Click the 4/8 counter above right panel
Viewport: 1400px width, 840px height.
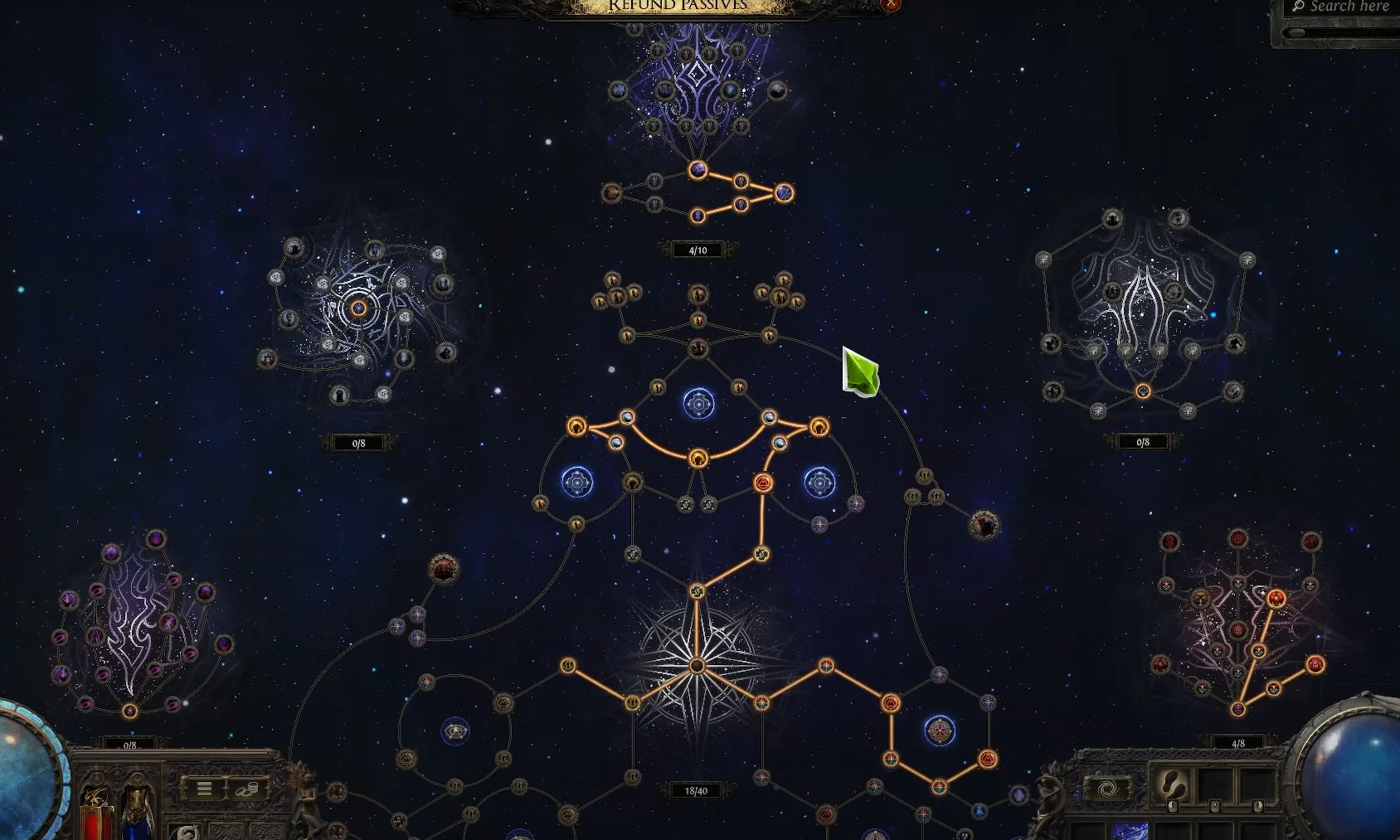(1238, 743)
